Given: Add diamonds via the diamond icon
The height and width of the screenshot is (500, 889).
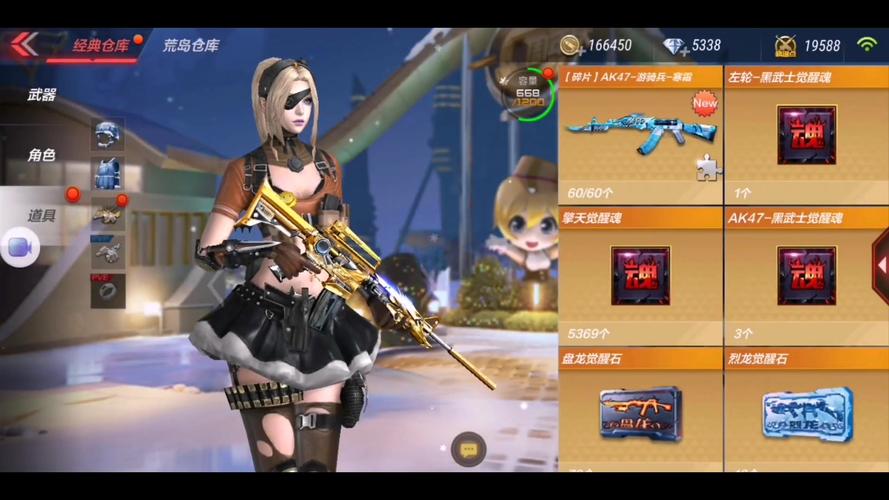Looking at the screenshot, I should [675, 46].
